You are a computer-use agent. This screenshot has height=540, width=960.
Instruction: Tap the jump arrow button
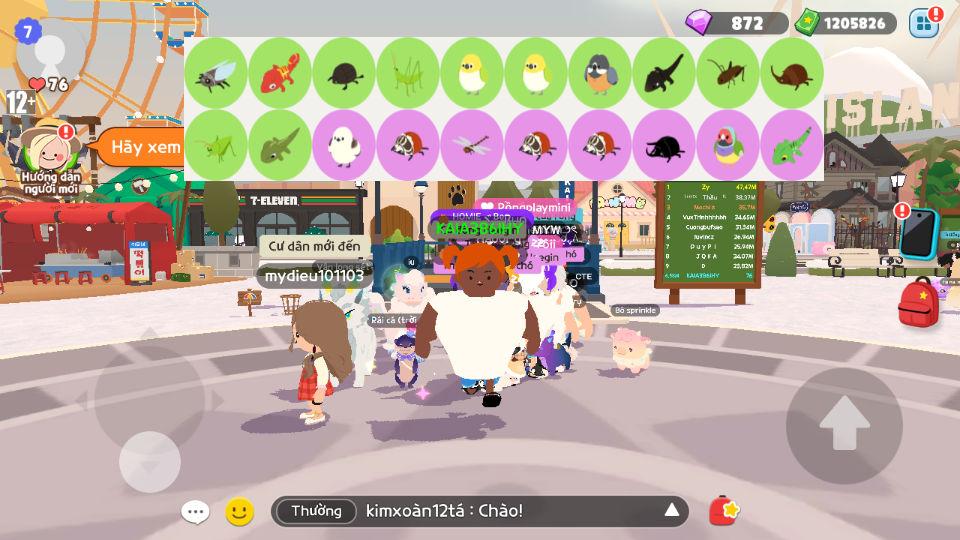coord(844,425)
